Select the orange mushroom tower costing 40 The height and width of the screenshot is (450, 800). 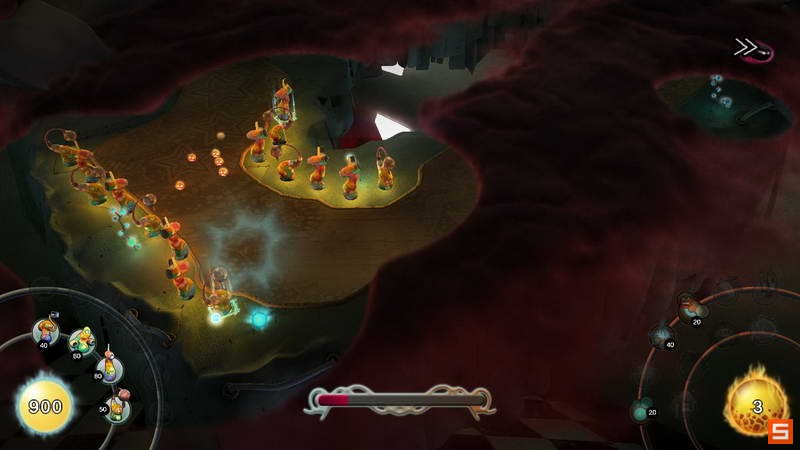[45, 330]
